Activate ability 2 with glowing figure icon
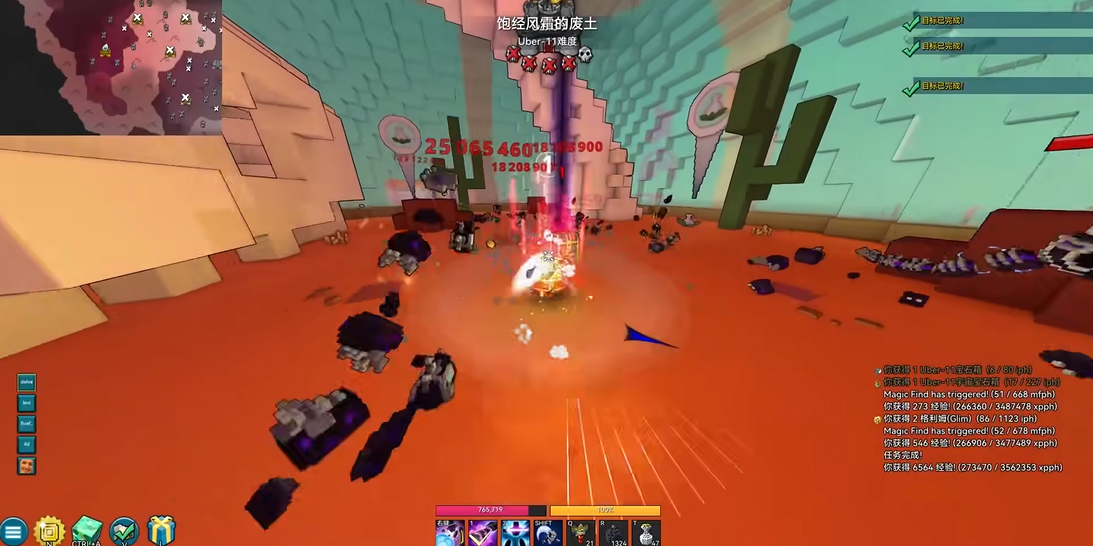 tap(515, 534)
